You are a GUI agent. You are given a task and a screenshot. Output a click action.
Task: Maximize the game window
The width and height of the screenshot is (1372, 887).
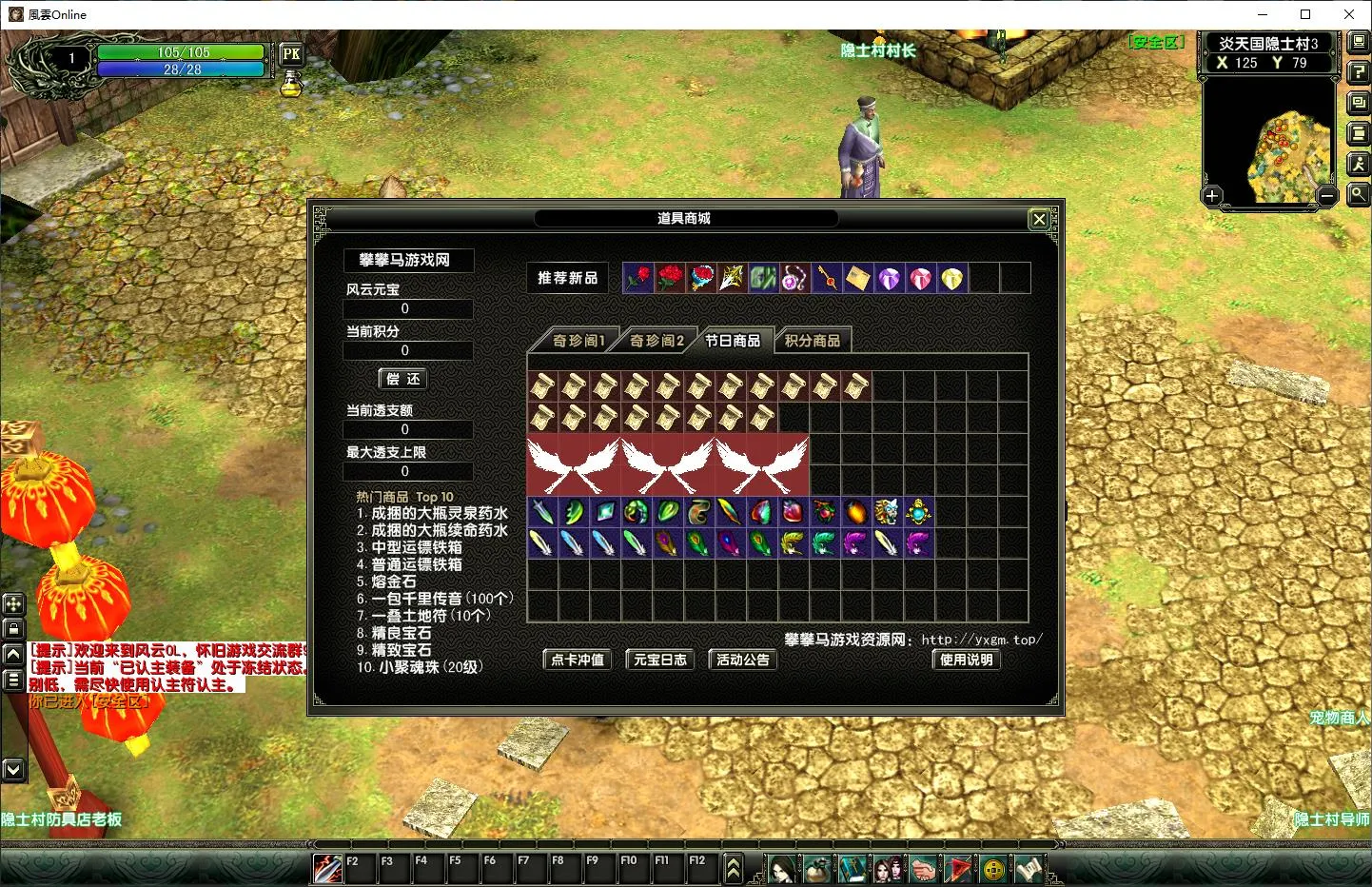(x=1305, y=14)
